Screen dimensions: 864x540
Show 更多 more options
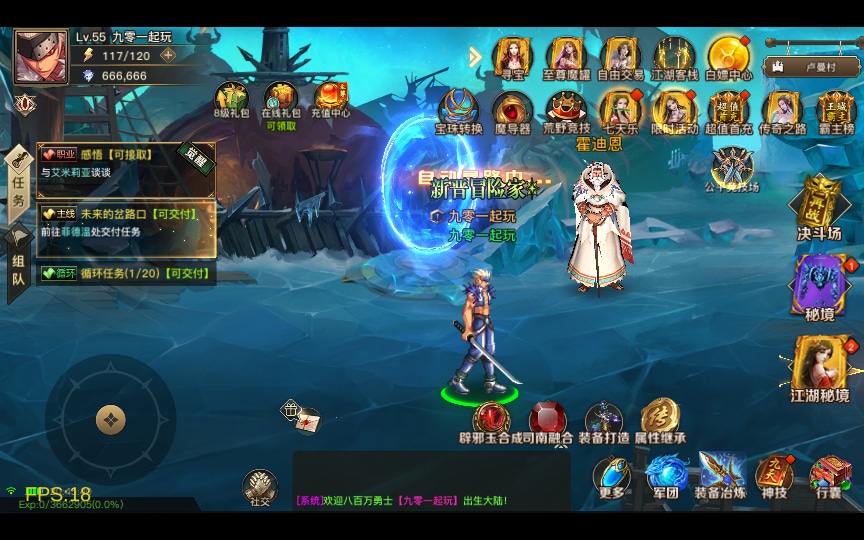[x=612, y=476]
